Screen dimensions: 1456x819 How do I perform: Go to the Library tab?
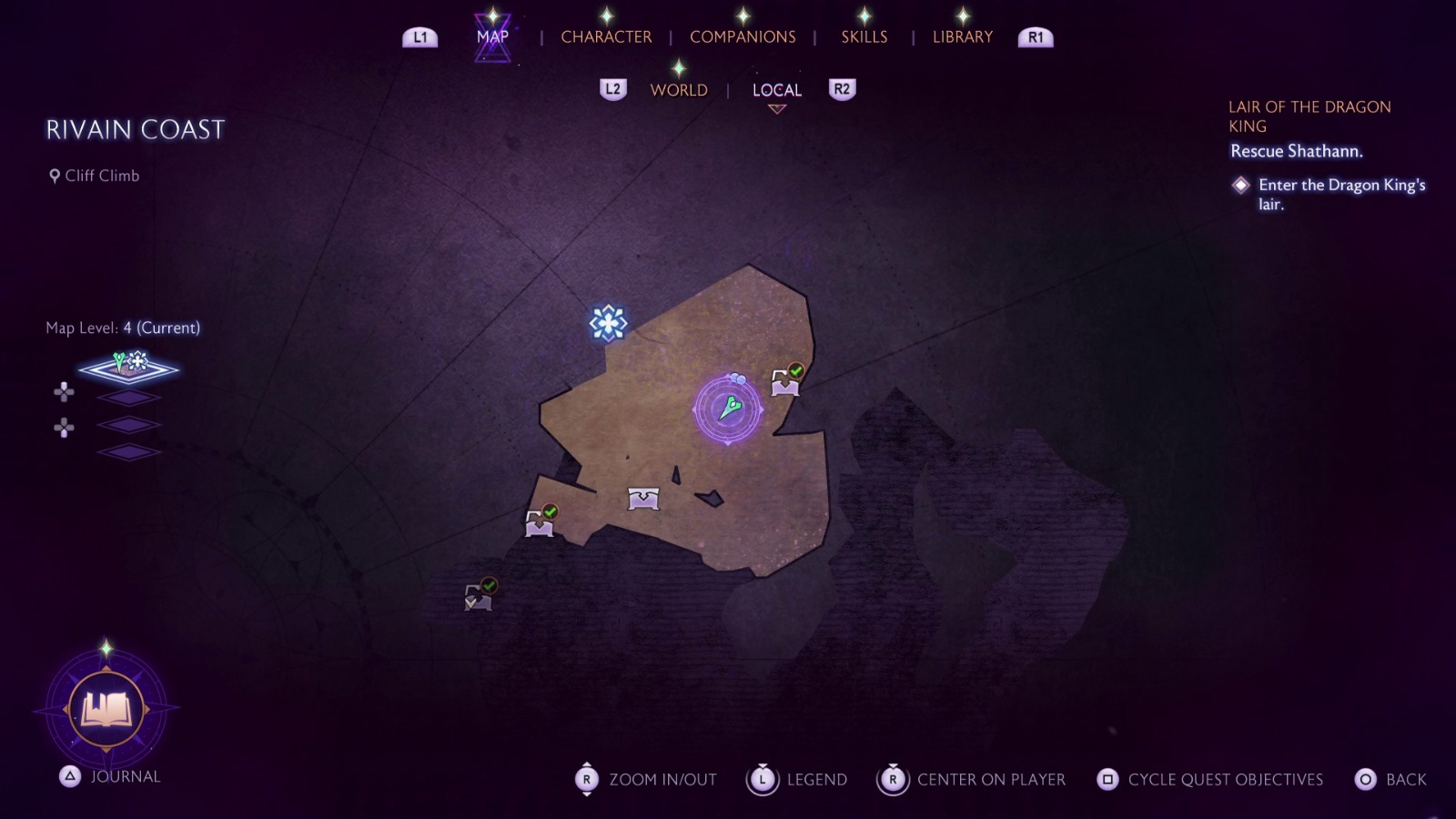tap(962, 37)
